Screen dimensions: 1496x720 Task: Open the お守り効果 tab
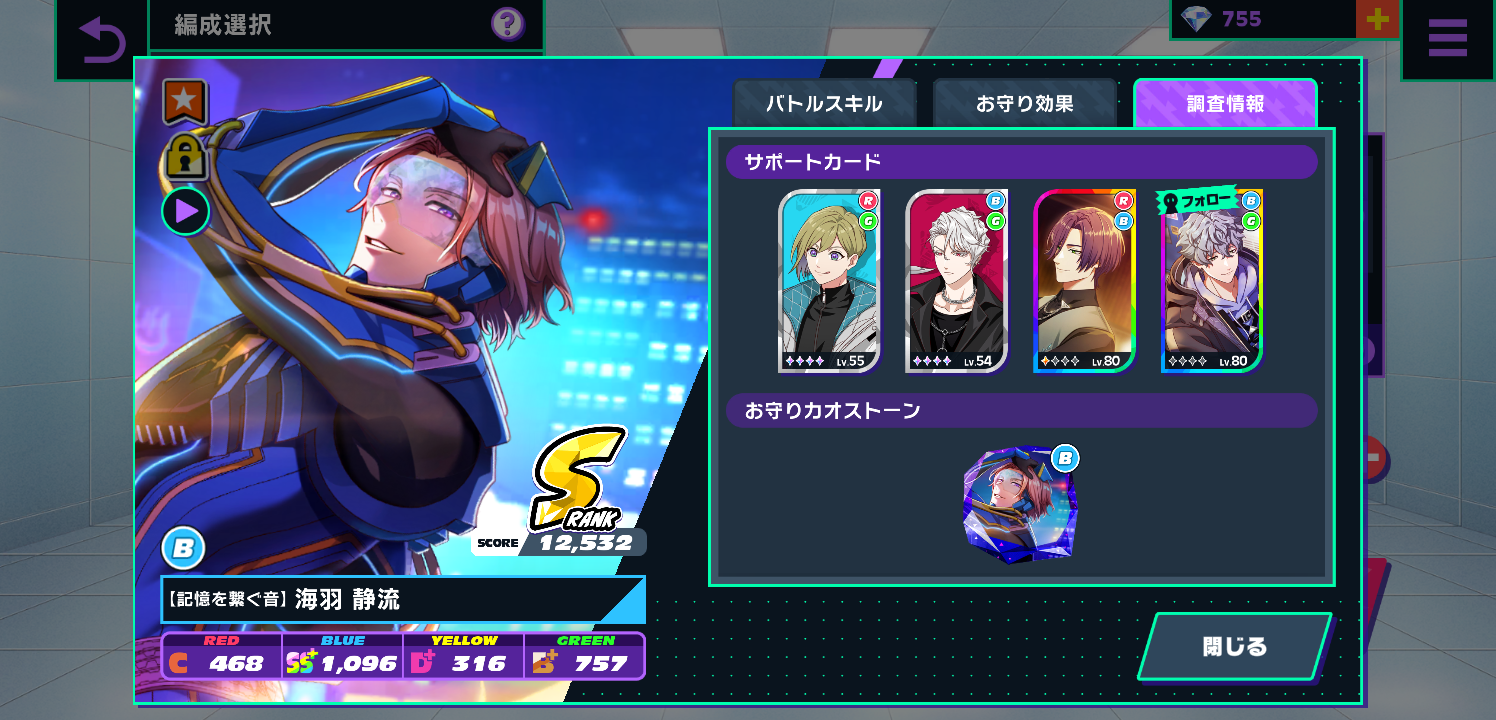point(1024,103)
